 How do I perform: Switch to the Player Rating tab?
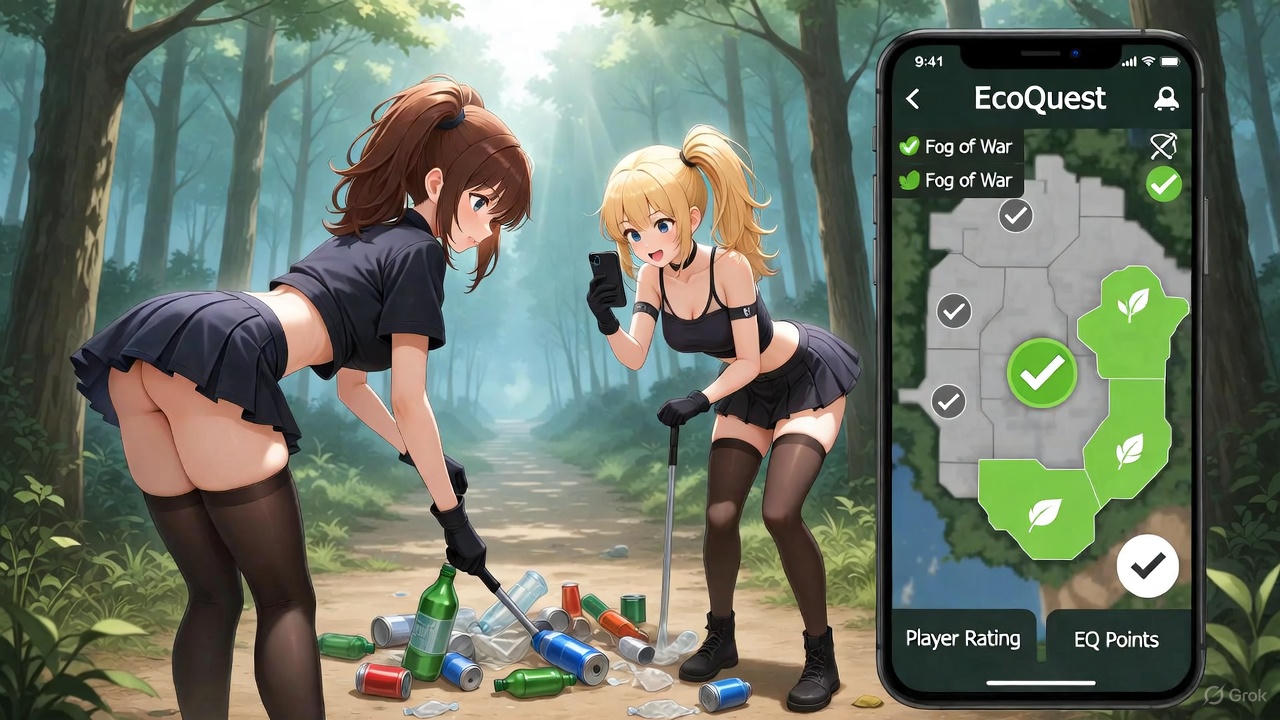(963, 639)
